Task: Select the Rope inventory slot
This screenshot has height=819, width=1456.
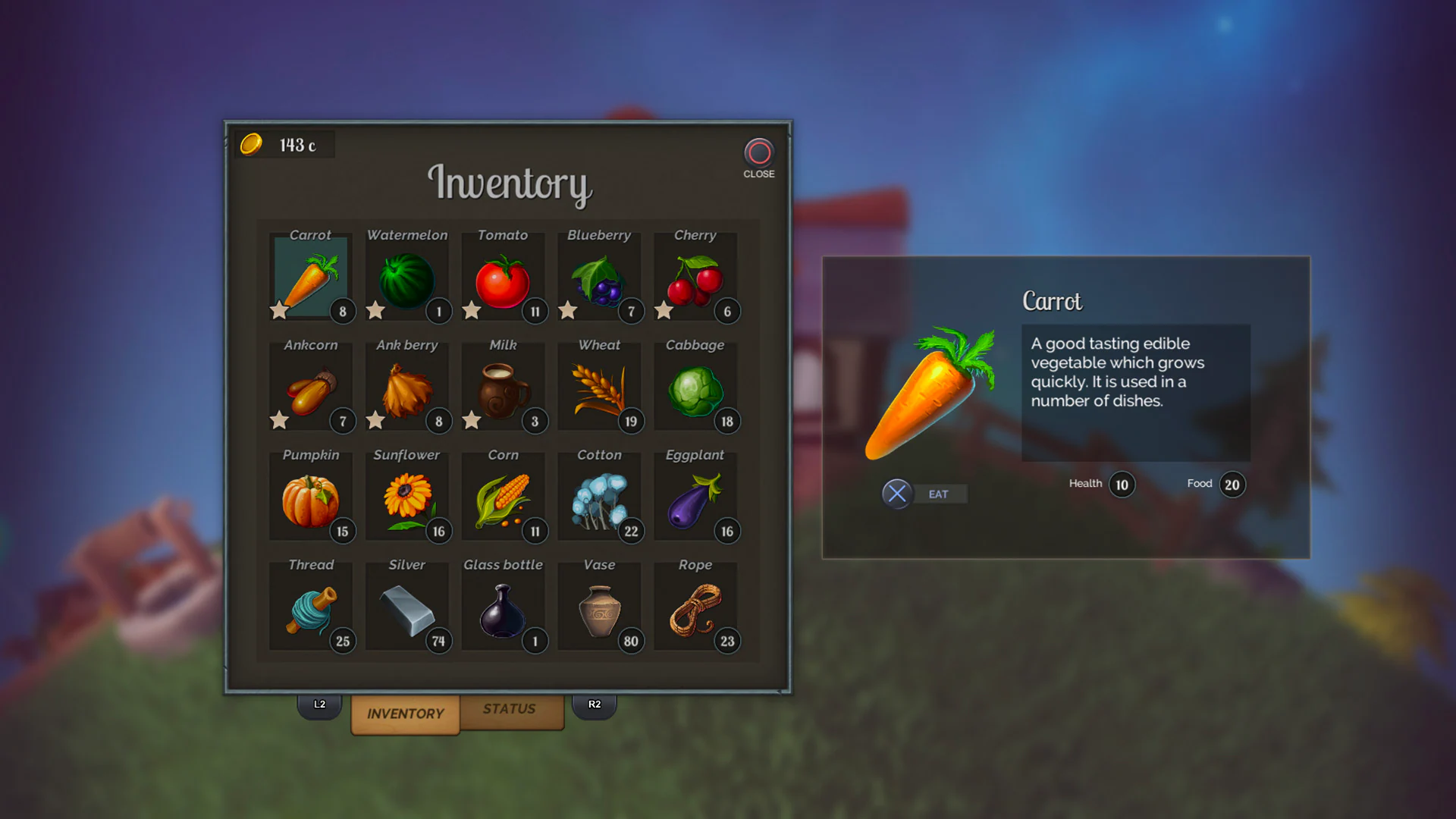Action: (695, 608)
